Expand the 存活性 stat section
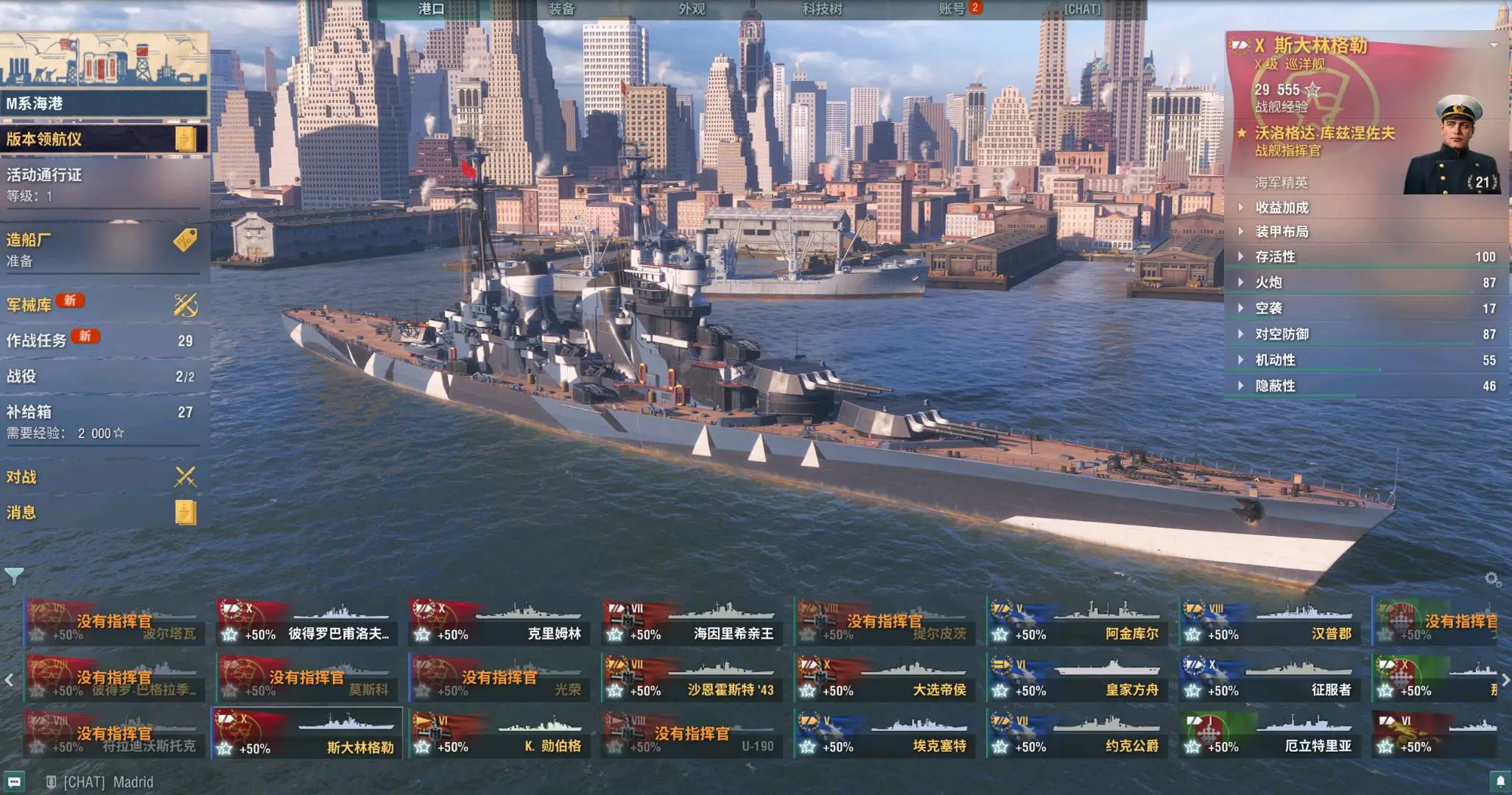The height and width of the screenshot is (795, 1512). [1276, 257]
